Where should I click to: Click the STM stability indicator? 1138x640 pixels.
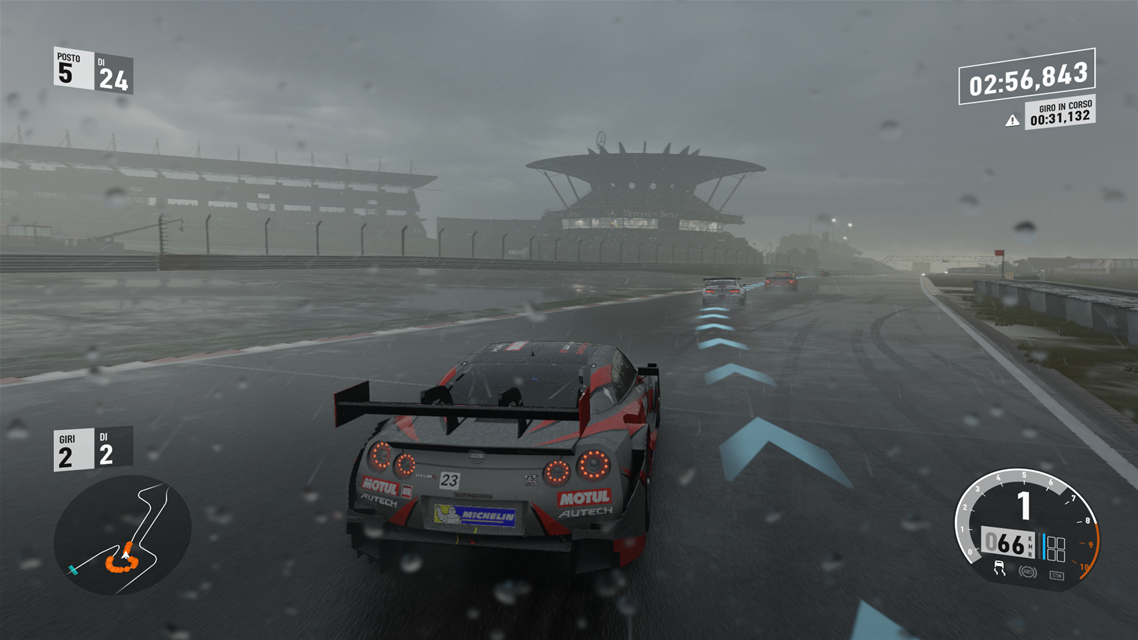[x=1056, y=574]
